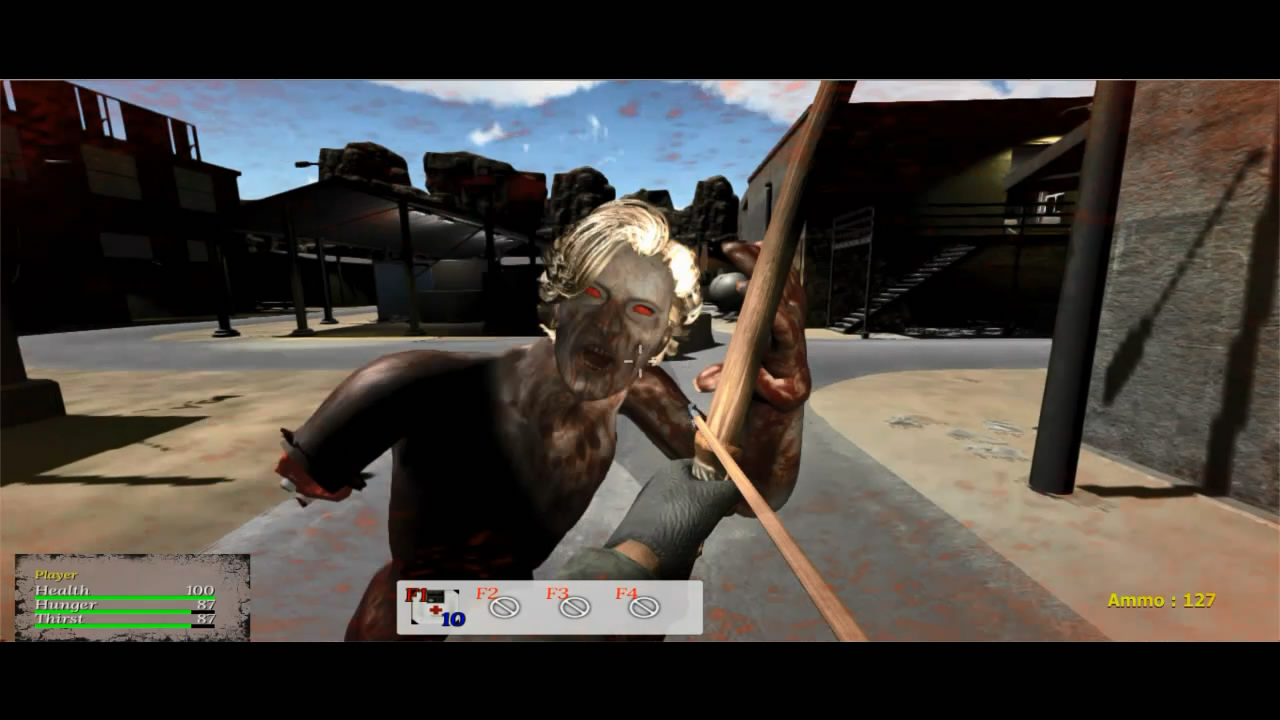1280x720 pixels.
Task: Click the prohibited icon in slot F3
Action: click(574, 608)
